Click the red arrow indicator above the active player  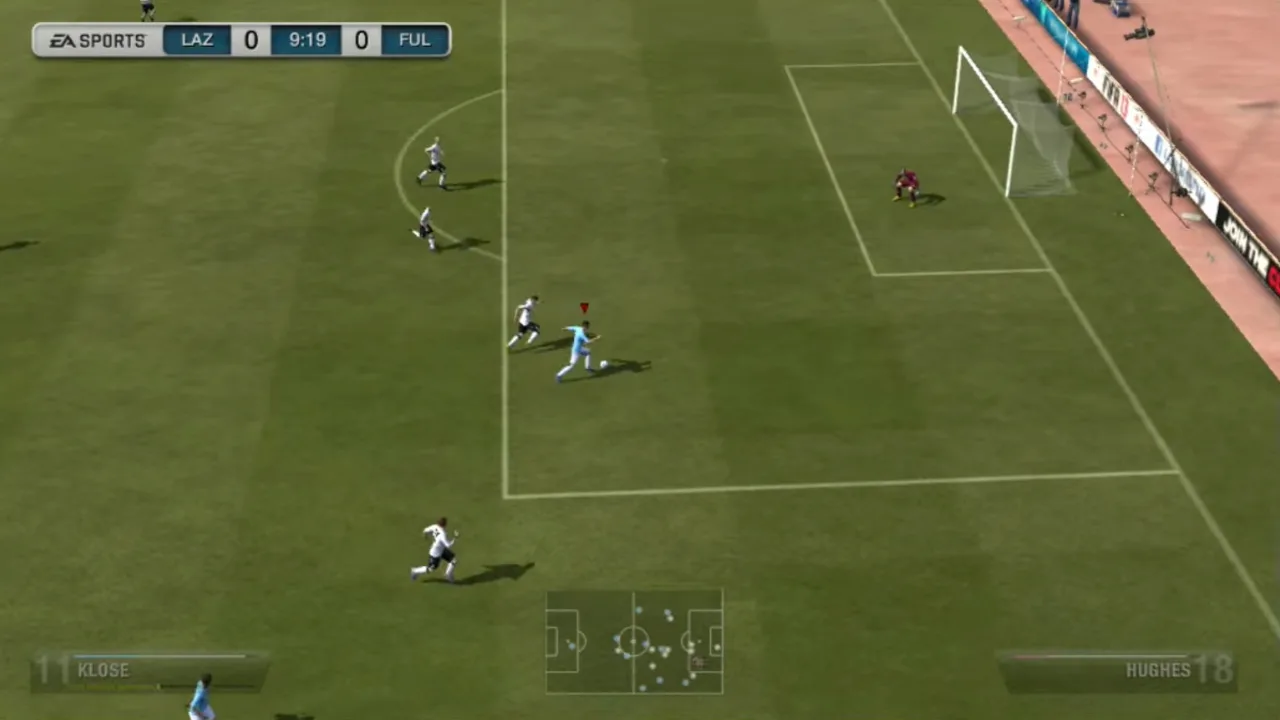tap(585, 306)
